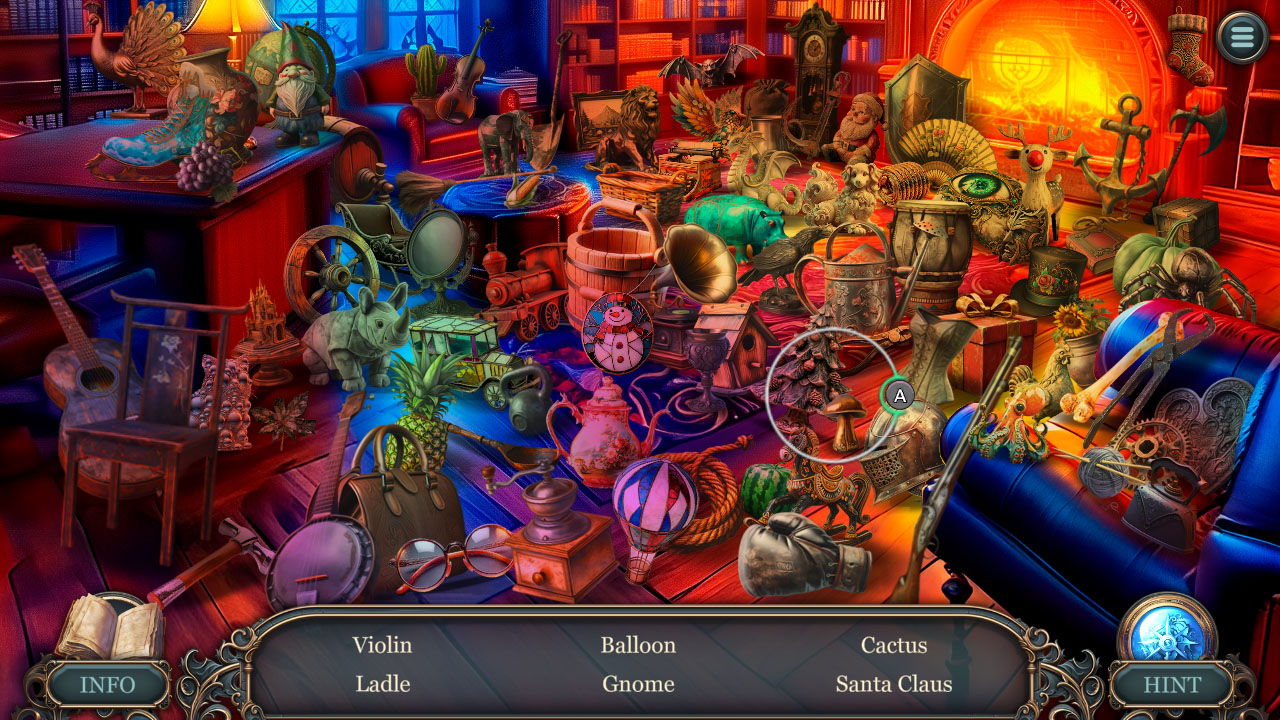Select Santa Claus in the item list
Viewport: 1280px width, 720px height.
pyautogui.click(x=894, y=684)
